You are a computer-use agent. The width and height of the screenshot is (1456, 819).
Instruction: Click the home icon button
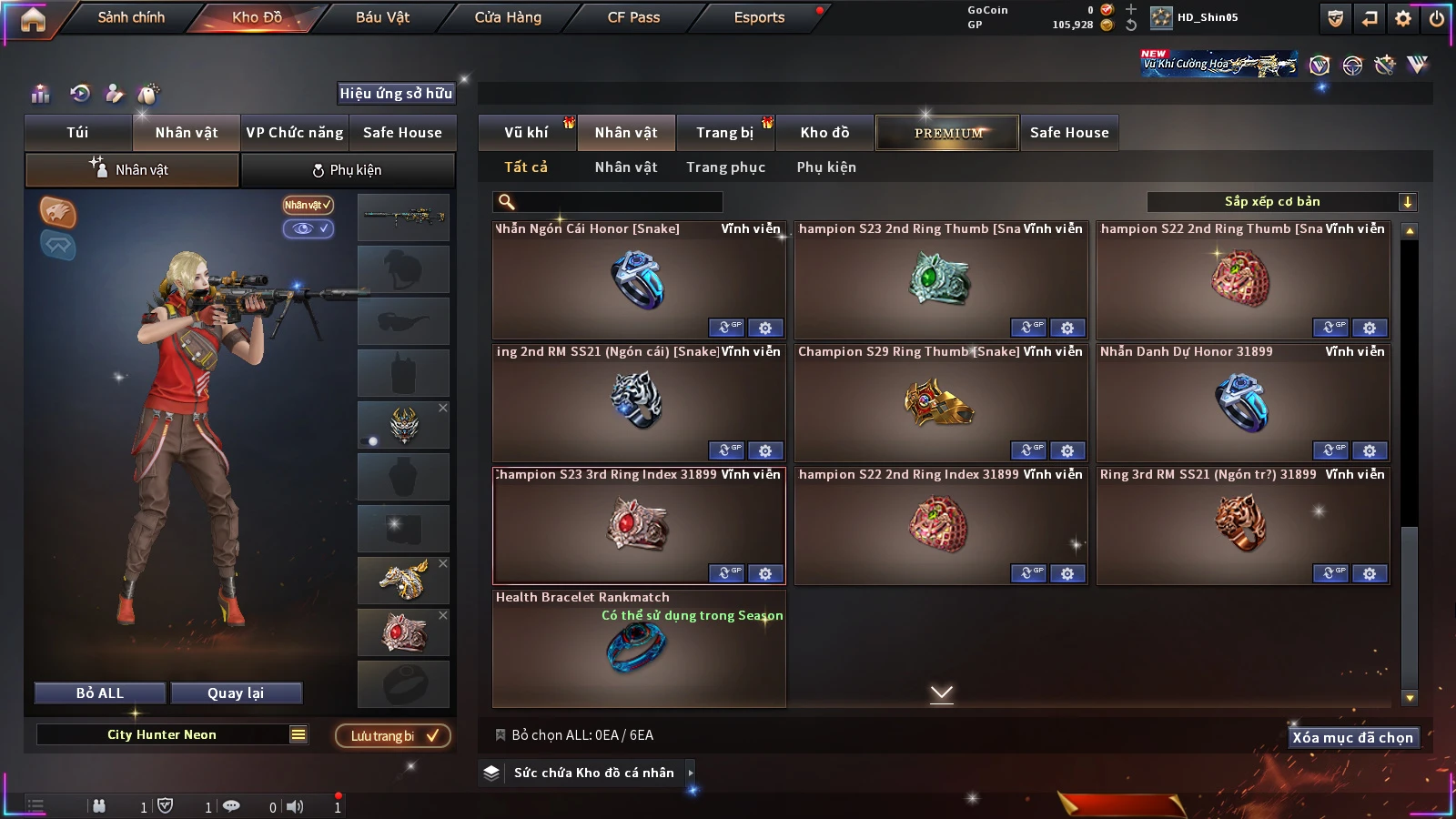coord(33,19)
